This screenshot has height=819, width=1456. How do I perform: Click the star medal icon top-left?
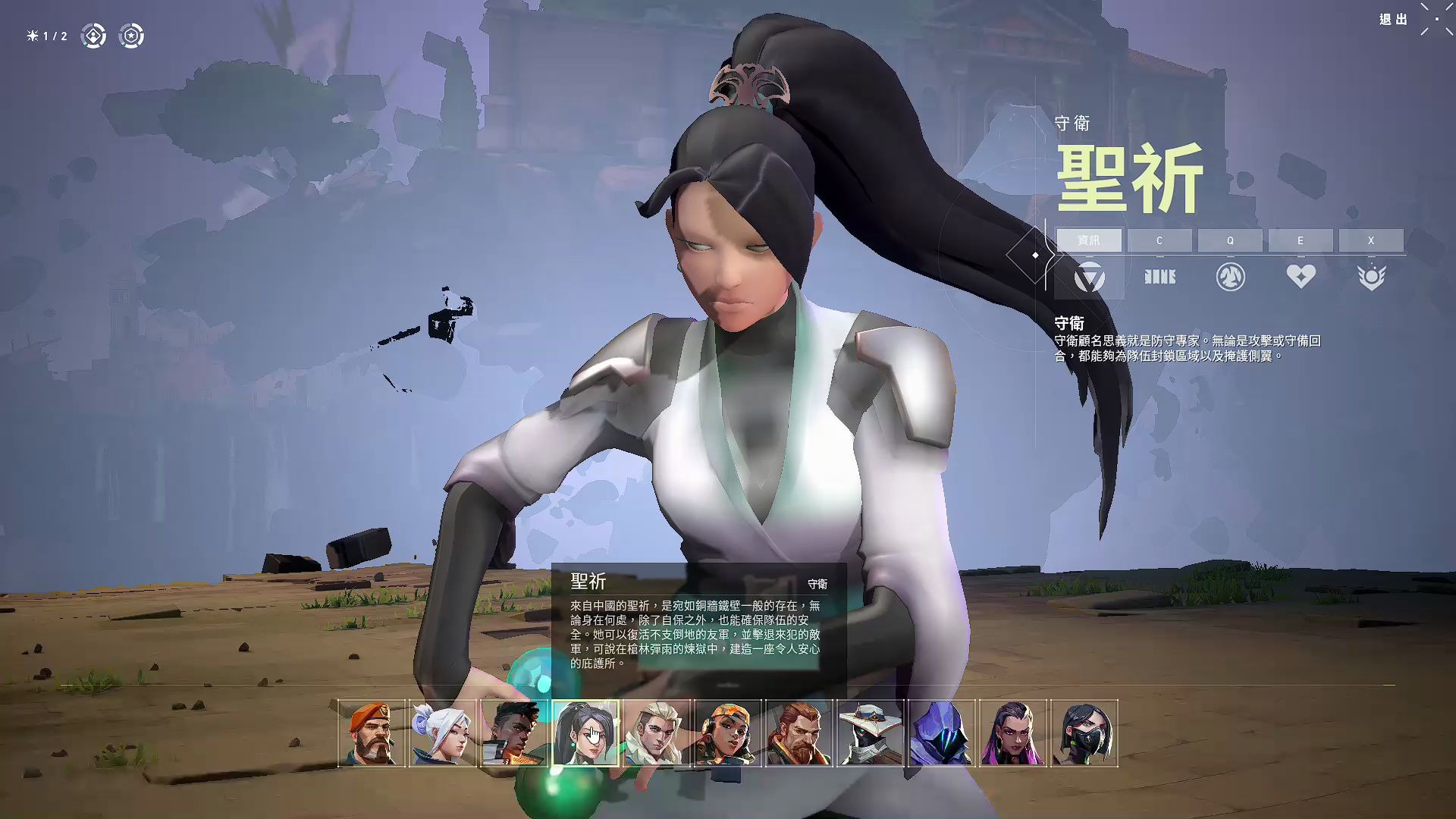(130, 35)
